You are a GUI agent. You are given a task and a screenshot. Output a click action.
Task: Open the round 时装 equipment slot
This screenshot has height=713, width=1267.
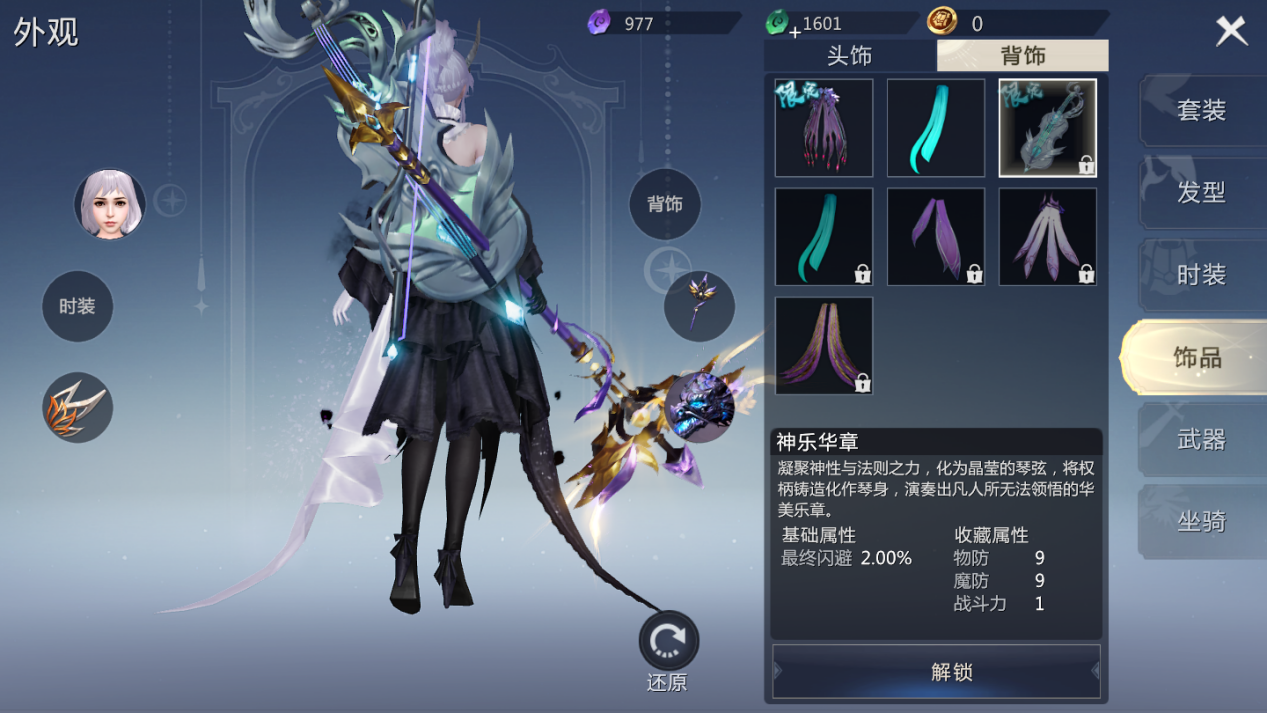77,306
